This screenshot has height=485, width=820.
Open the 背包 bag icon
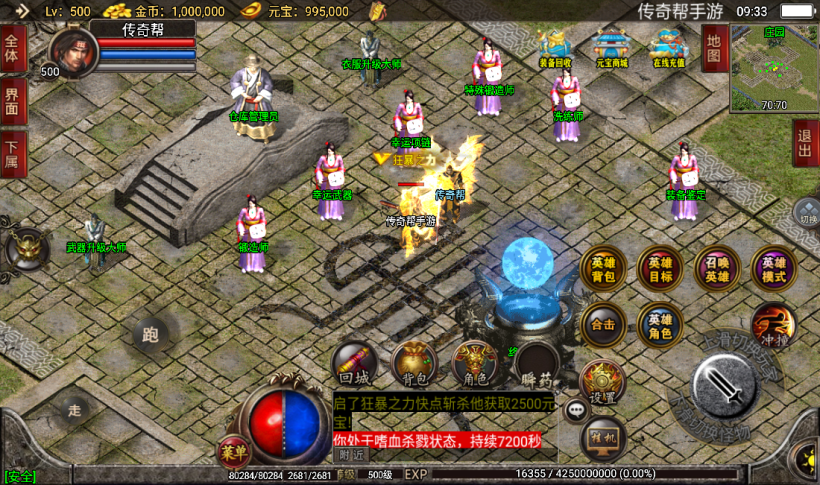pos(414,364)
